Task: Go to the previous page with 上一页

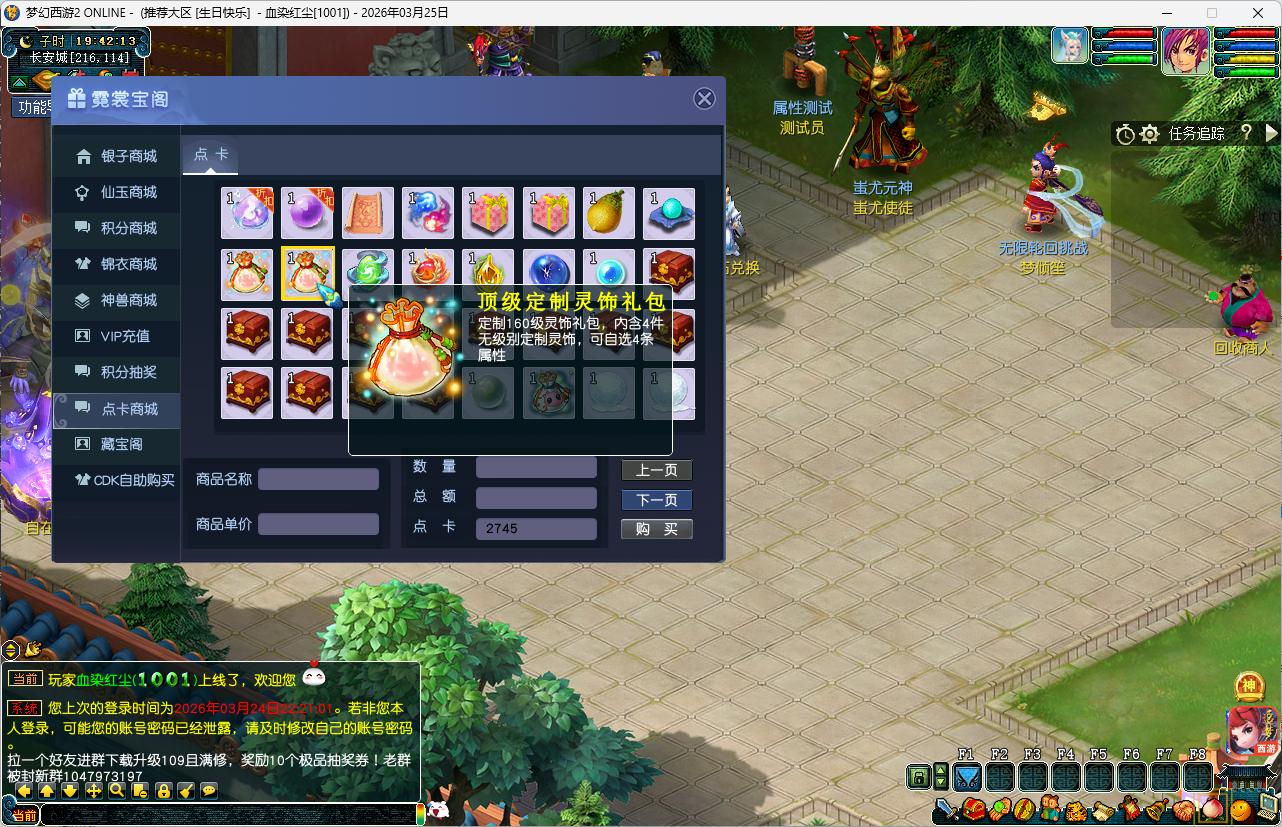Action: pyautogui.click(x=656, y=470)
